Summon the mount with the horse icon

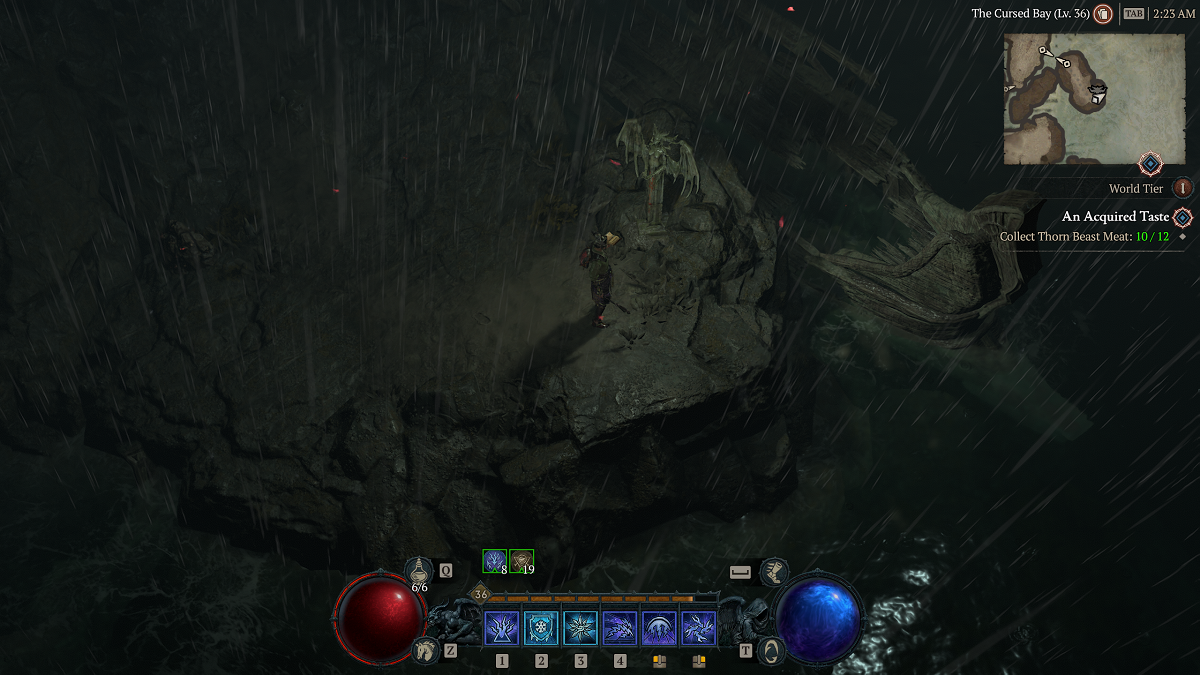(x=425, y=650)
